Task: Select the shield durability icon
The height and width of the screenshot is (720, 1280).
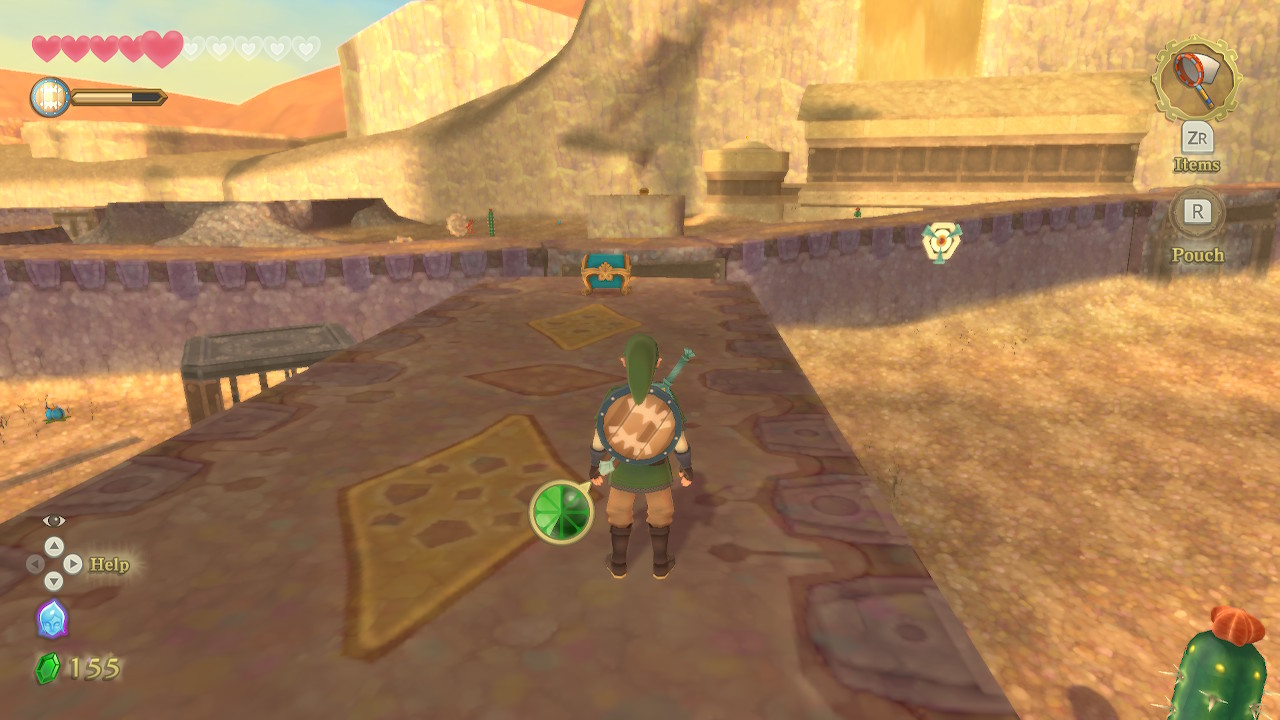Action: 50,97
